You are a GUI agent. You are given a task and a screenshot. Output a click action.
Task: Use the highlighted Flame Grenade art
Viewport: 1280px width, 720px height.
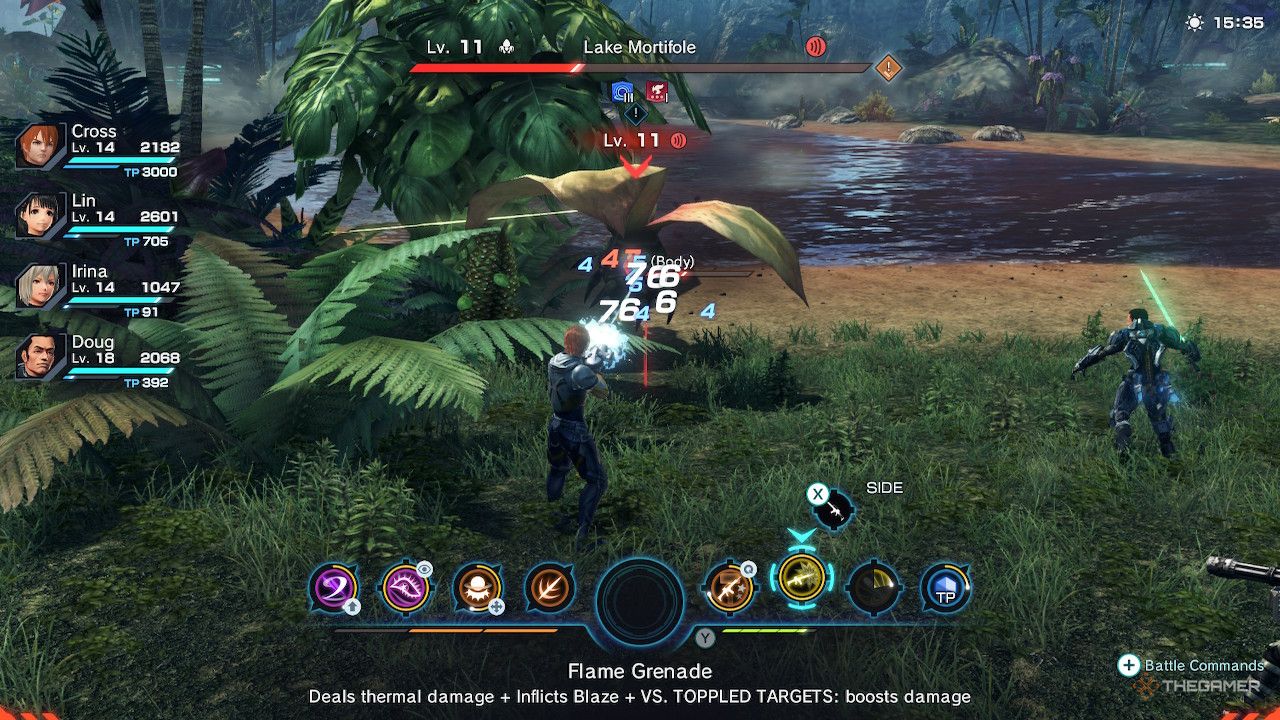pos(801,580)
